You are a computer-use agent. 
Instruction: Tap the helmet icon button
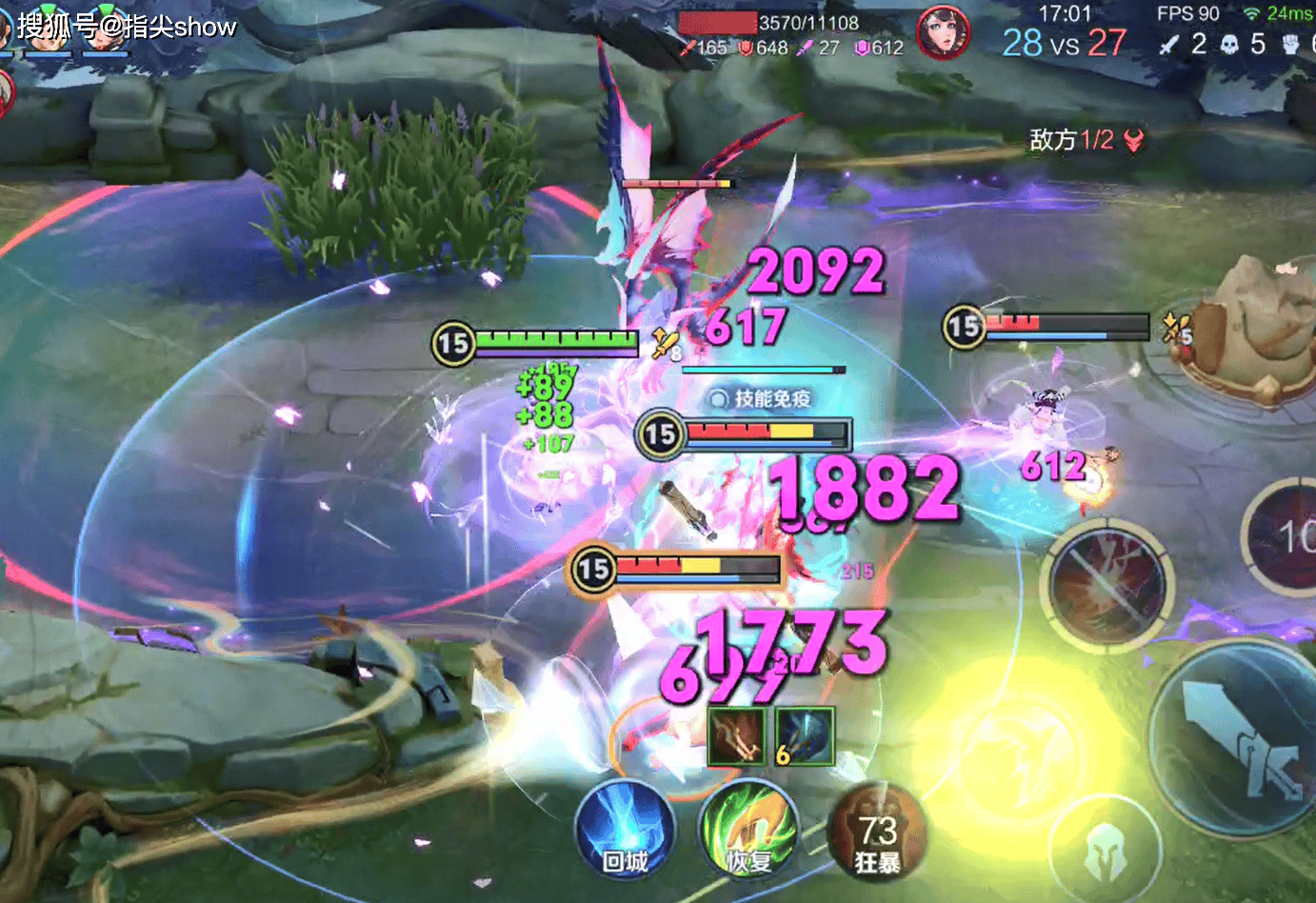(1107, 851)
